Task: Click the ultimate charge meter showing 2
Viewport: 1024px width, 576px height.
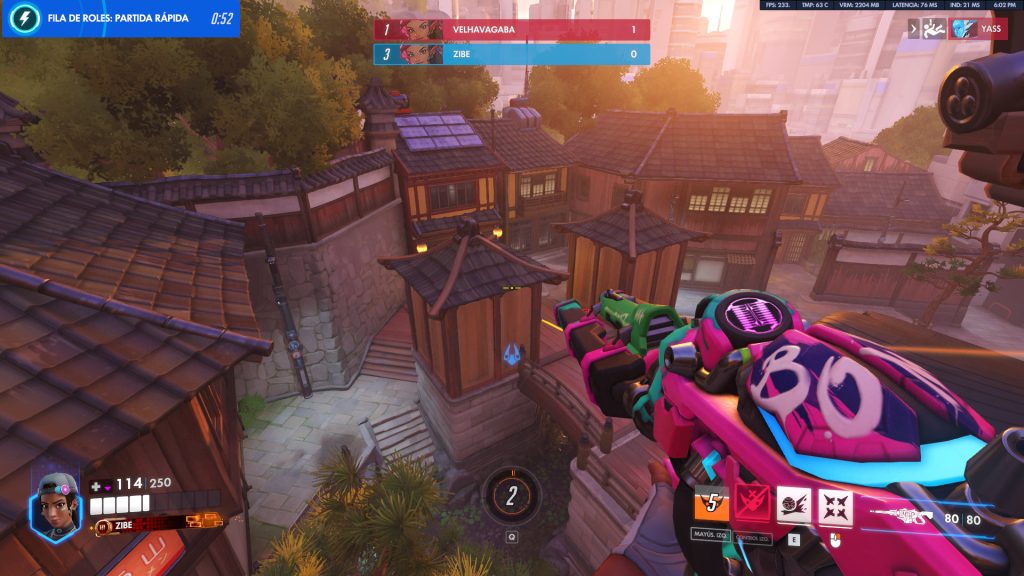Action: (x=511, y=495)
